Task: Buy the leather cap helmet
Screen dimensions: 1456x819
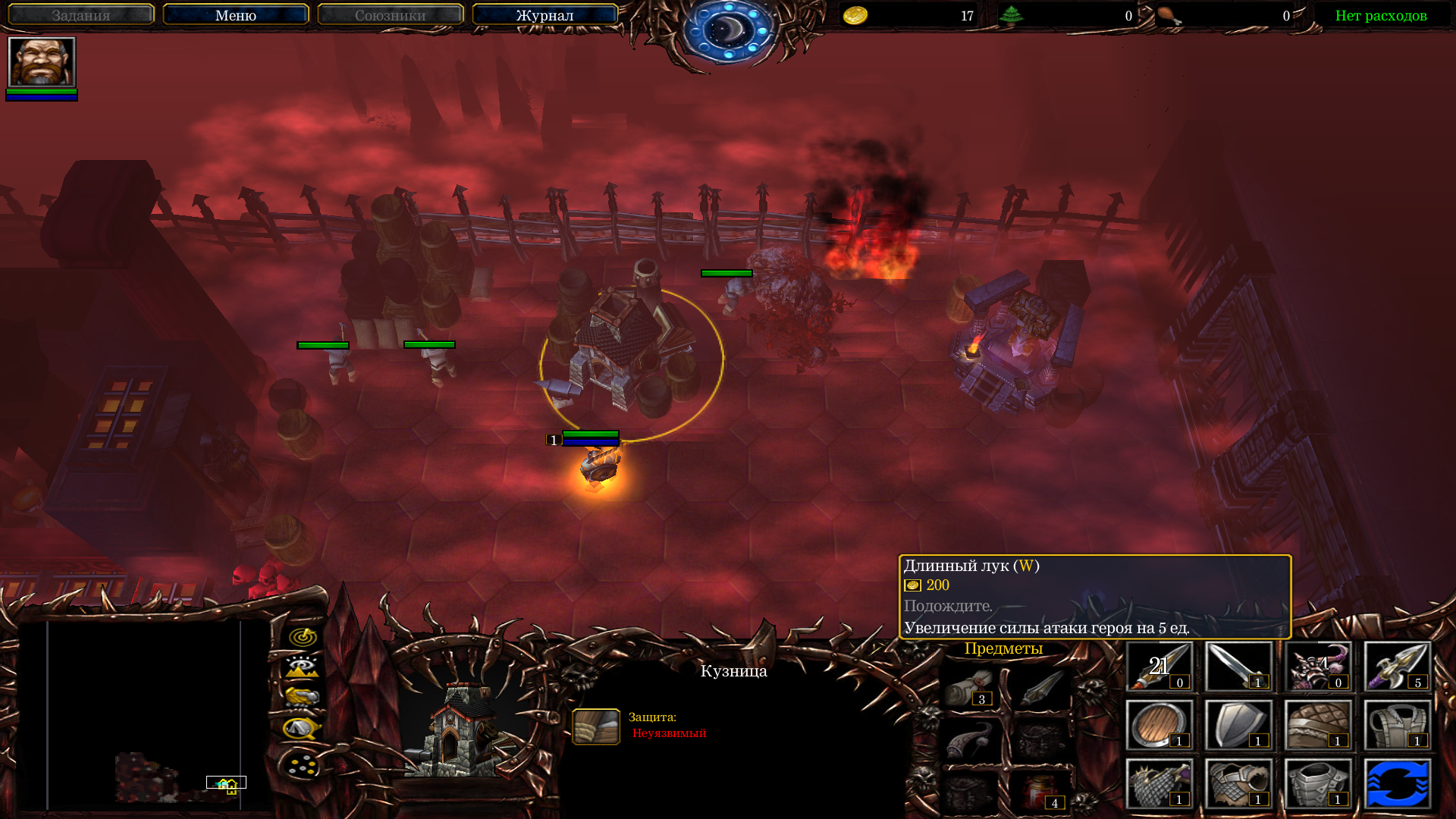Action: pos(1318,725)
